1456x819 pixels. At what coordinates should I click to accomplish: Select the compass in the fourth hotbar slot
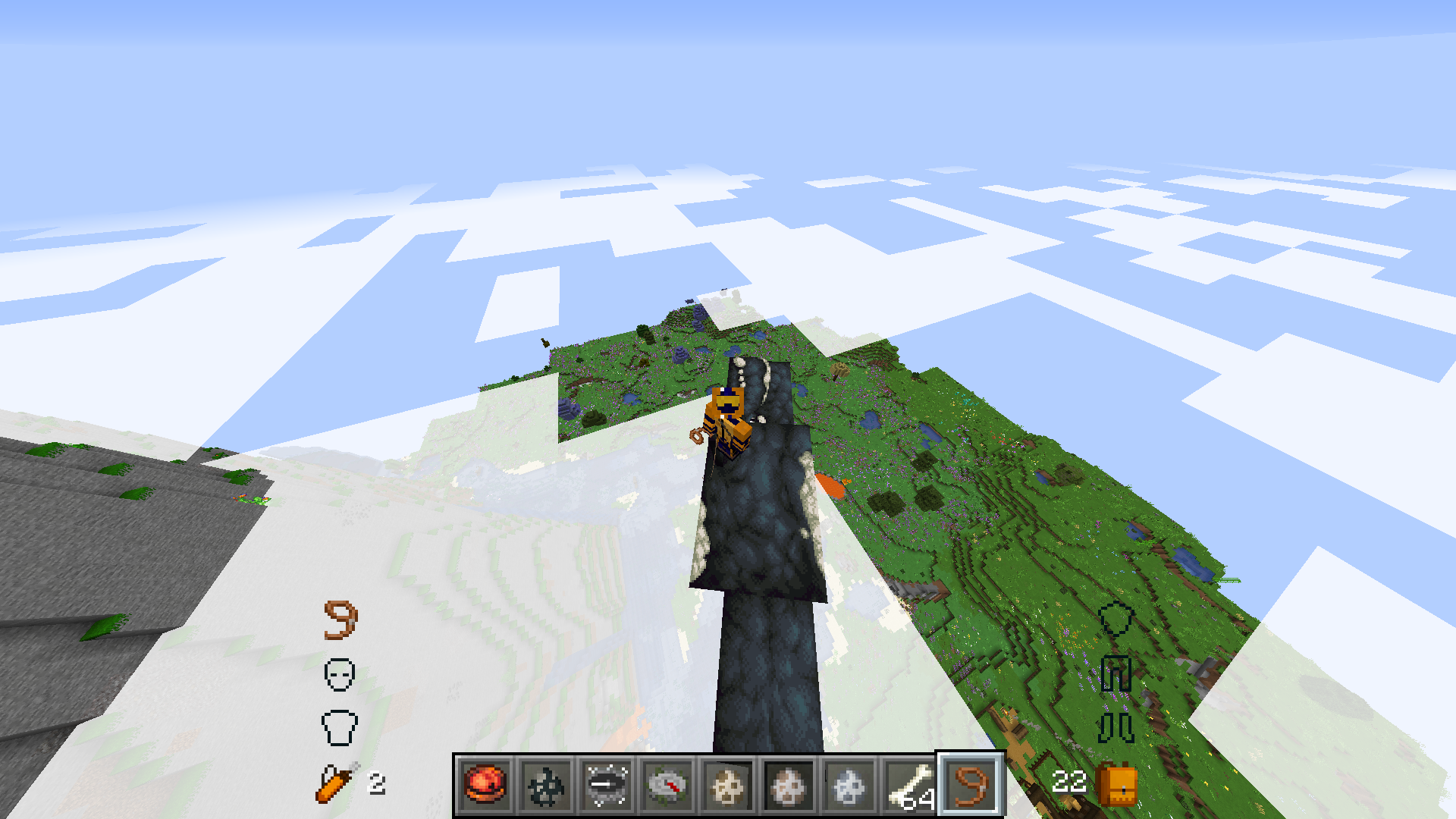pos(667,785)
